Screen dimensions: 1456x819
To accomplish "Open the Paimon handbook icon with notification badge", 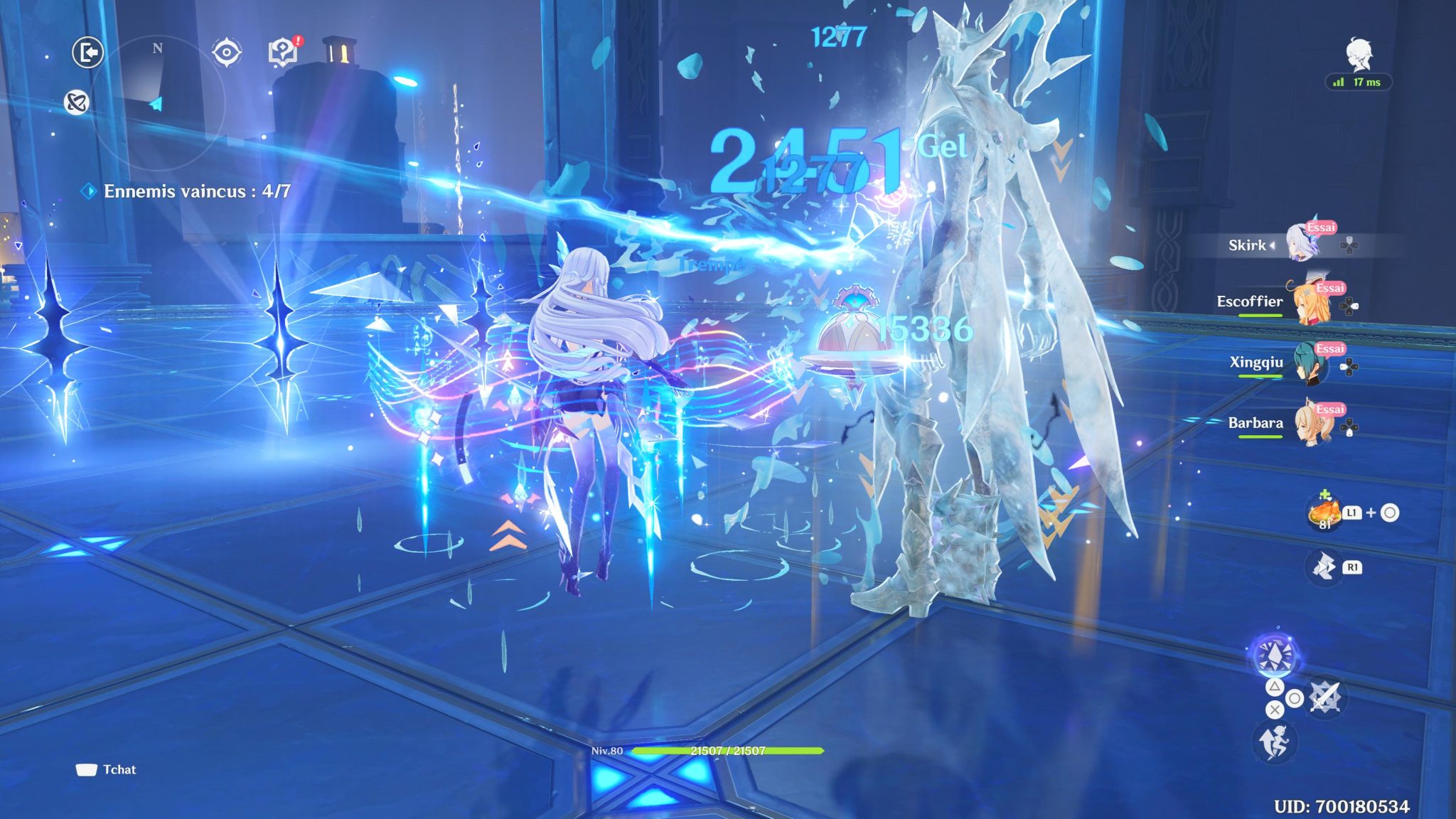I will click(282, 50).
